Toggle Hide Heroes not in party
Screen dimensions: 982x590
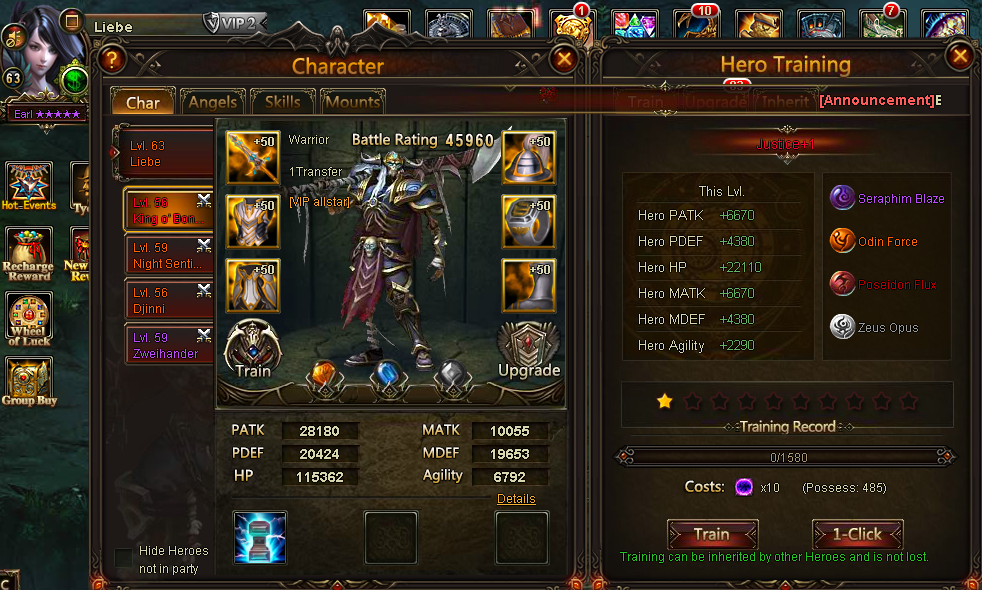coord(123,558)
